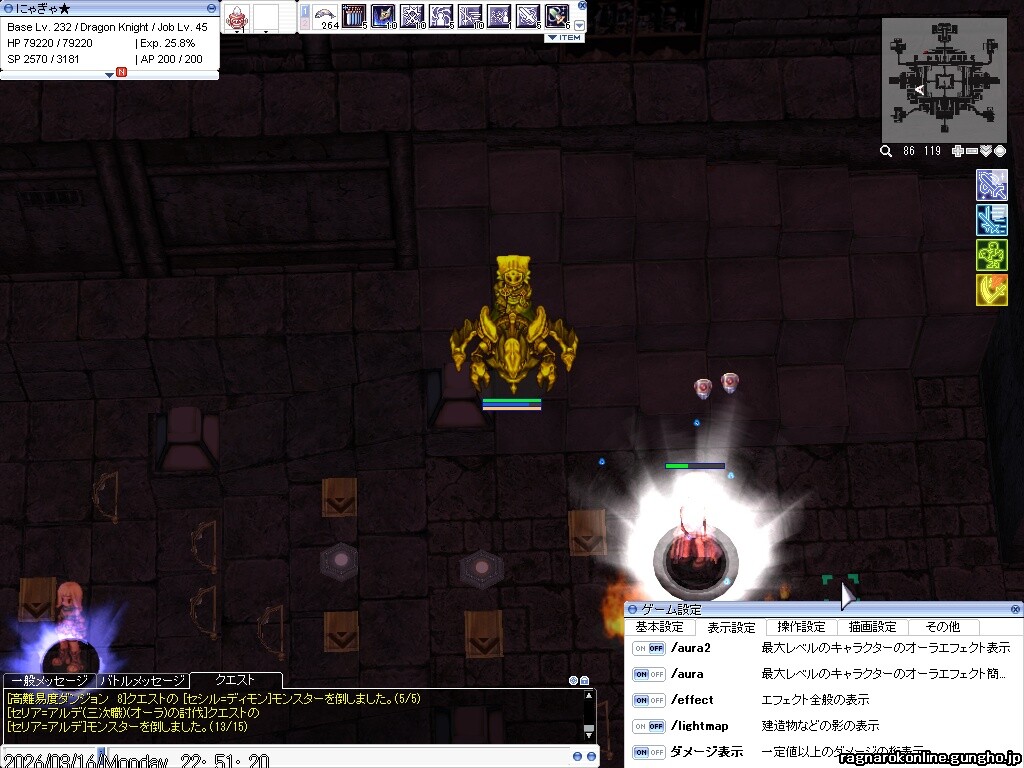Screen dimensions: 1024x768
Task: Toggle the ダメージ表示 switch
Action: [x=648, y=751]
